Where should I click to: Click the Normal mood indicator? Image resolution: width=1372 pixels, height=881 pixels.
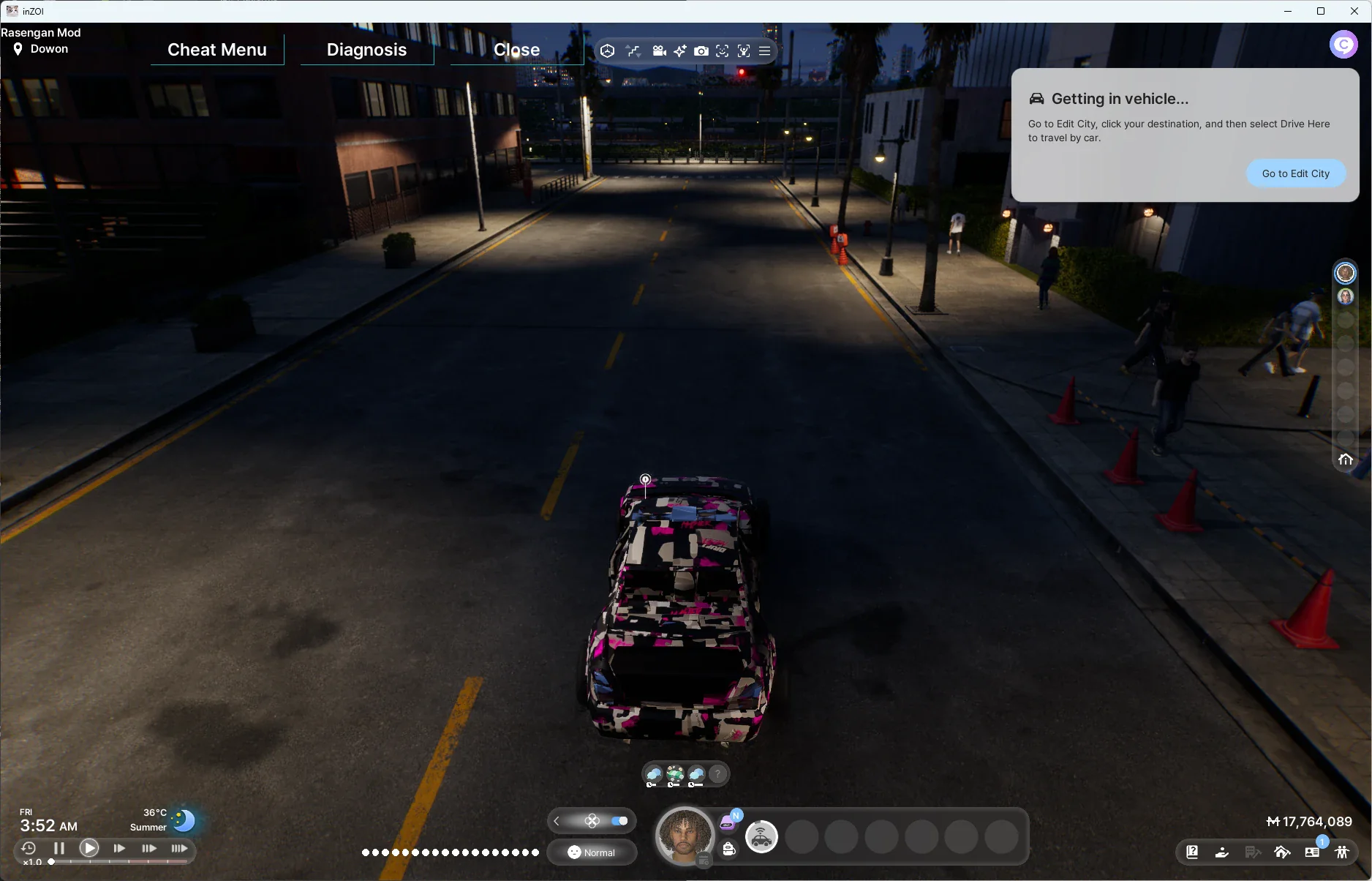592,852
